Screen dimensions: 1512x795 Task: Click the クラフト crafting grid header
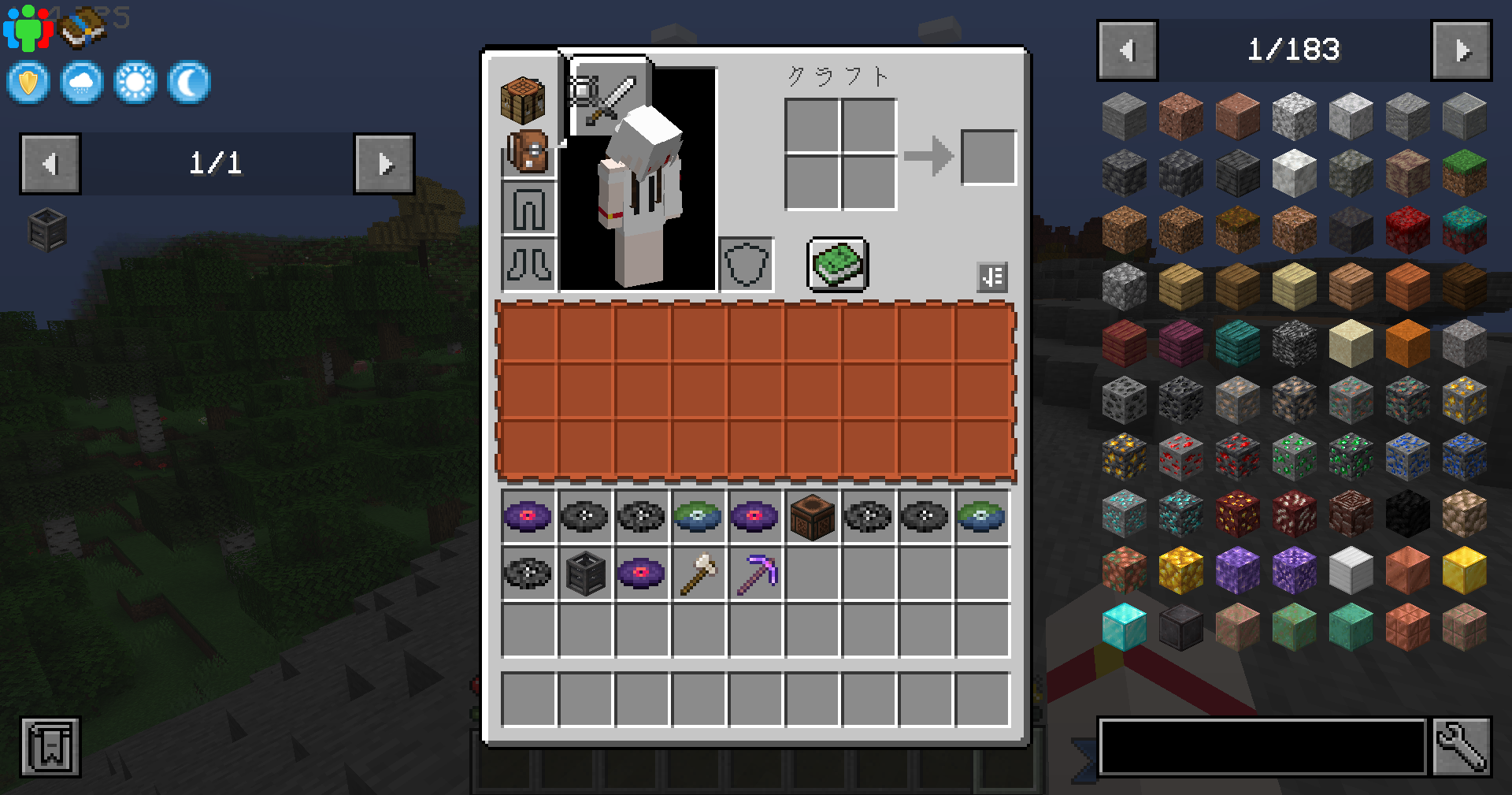click(838, 76)
